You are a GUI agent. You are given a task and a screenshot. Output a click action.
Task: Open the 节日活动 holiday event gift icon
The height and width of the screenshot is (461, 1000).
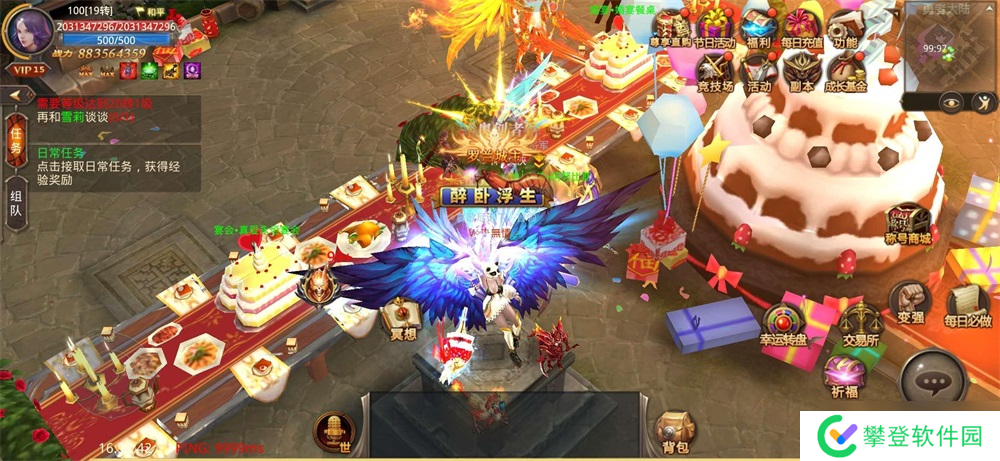pyautogui.click(x=716, y=26)
